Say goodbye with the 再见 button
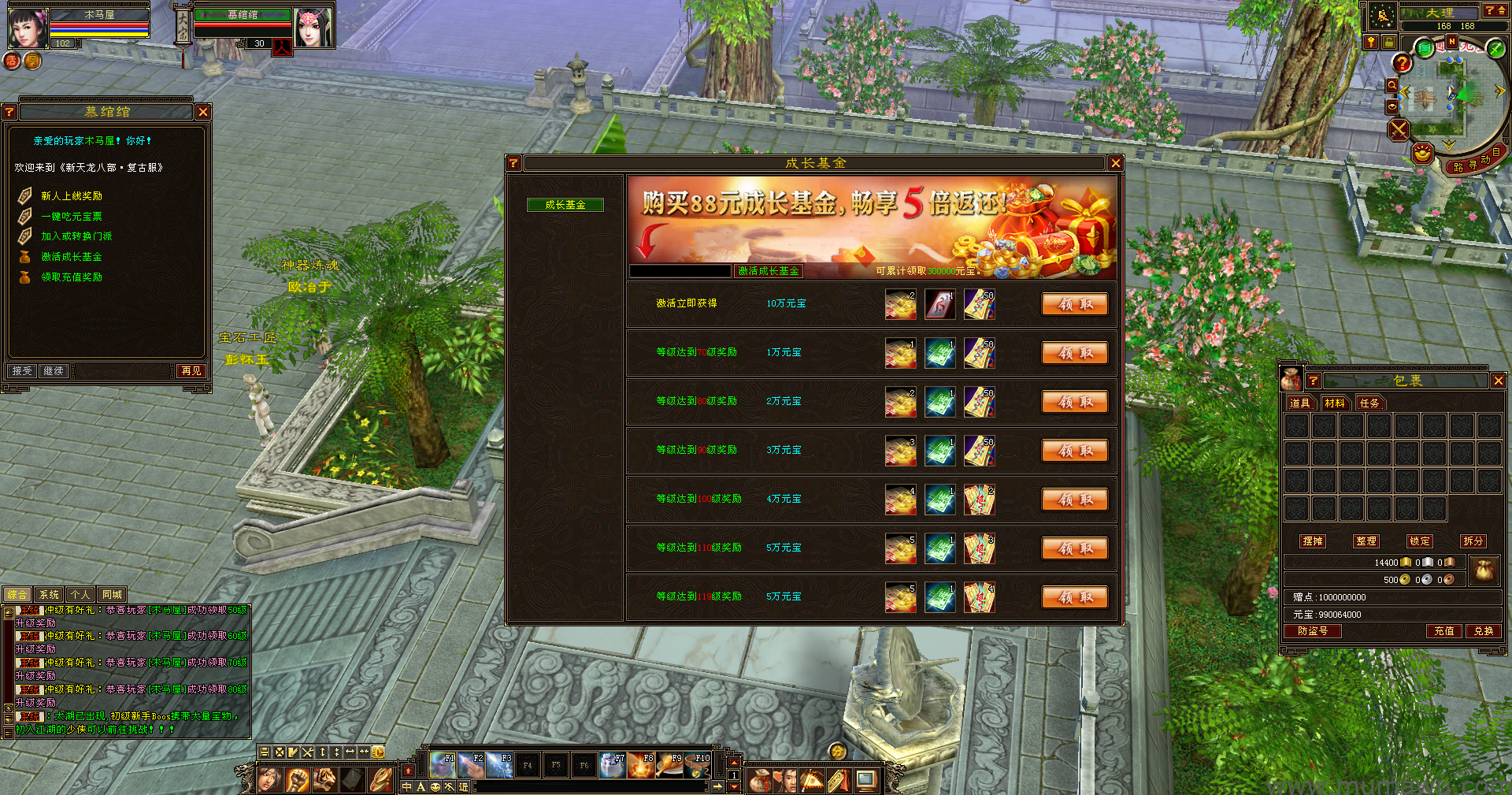This screenshot has height=795, width=1512. coord(191,370)
